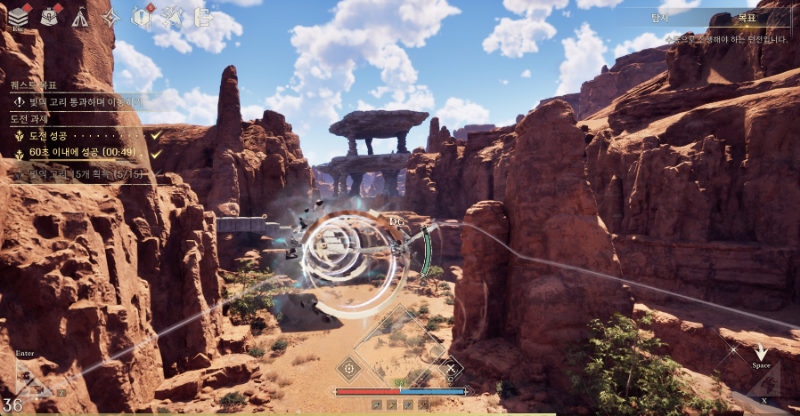
Task: Click the downward arrow descend icon
Action: coord(761,352)
